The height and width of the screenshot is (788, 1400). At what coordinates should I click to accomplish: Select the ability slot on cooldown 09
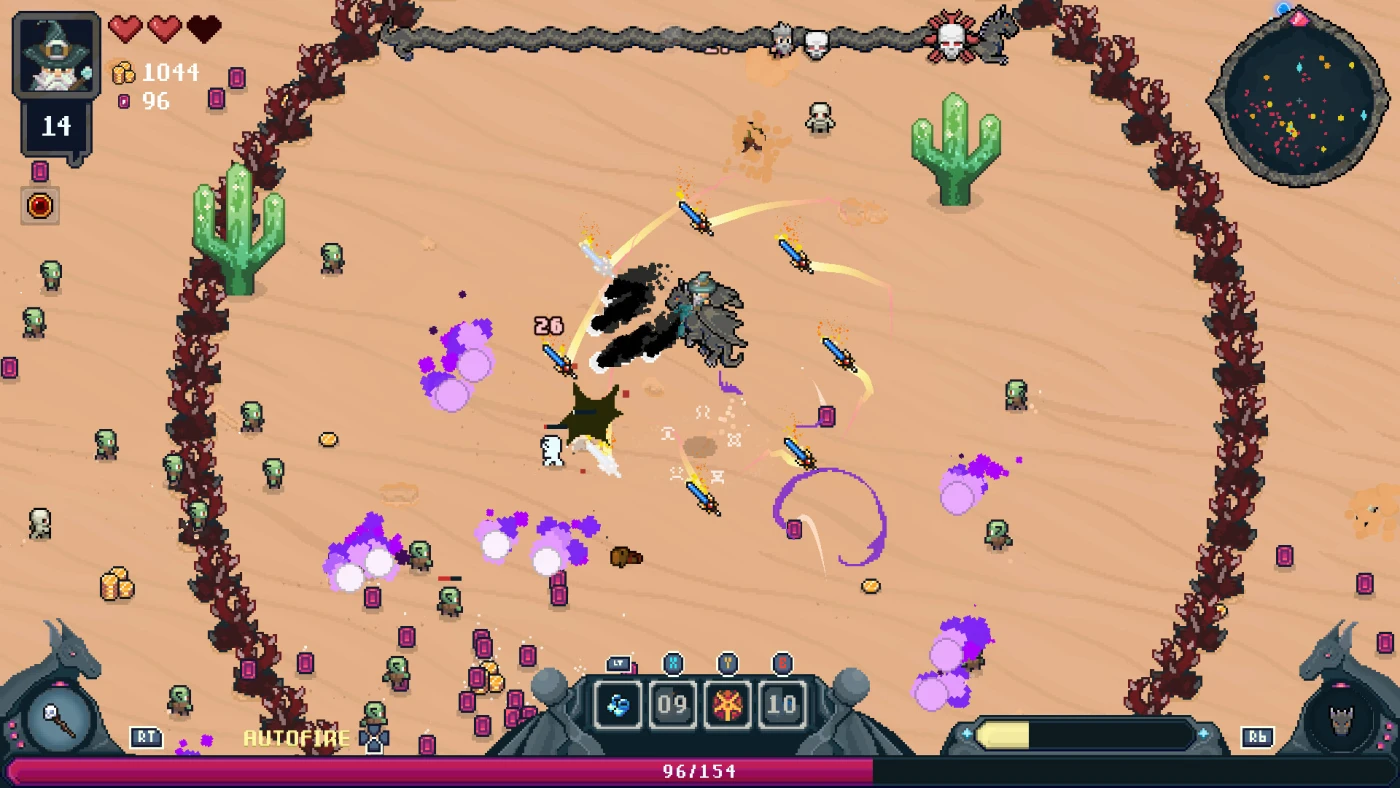pyautogui.click(x=672, y=706)
